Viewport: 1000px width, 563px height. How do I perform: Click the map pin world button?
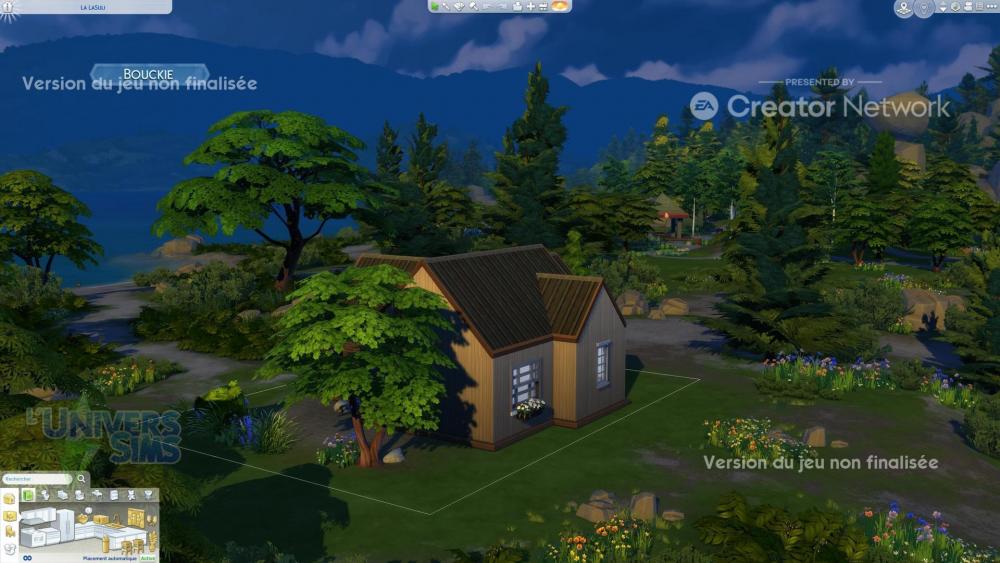tap(904, 8)
